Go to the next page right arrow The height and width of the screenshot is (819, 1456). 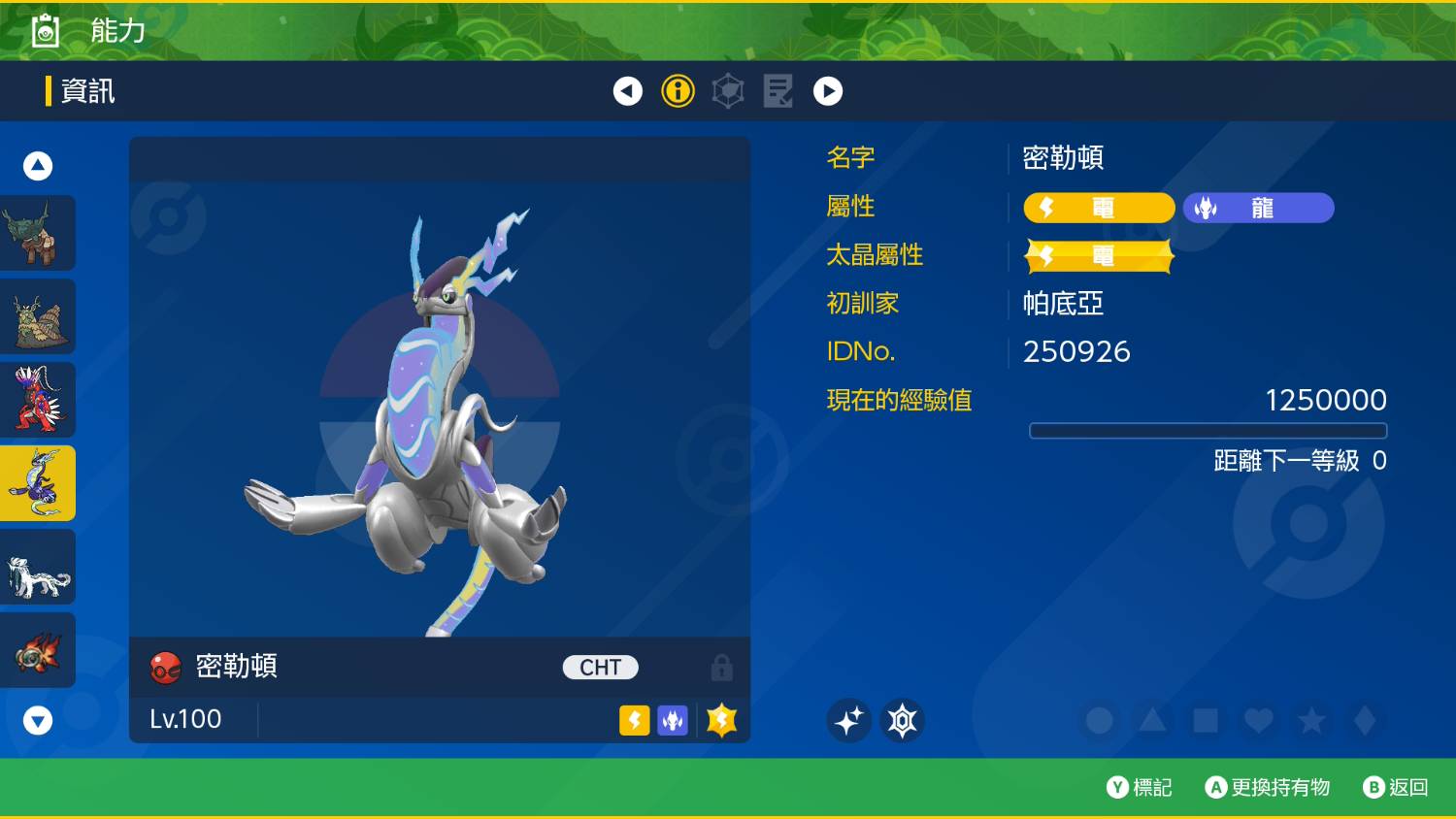click(828, 91)
